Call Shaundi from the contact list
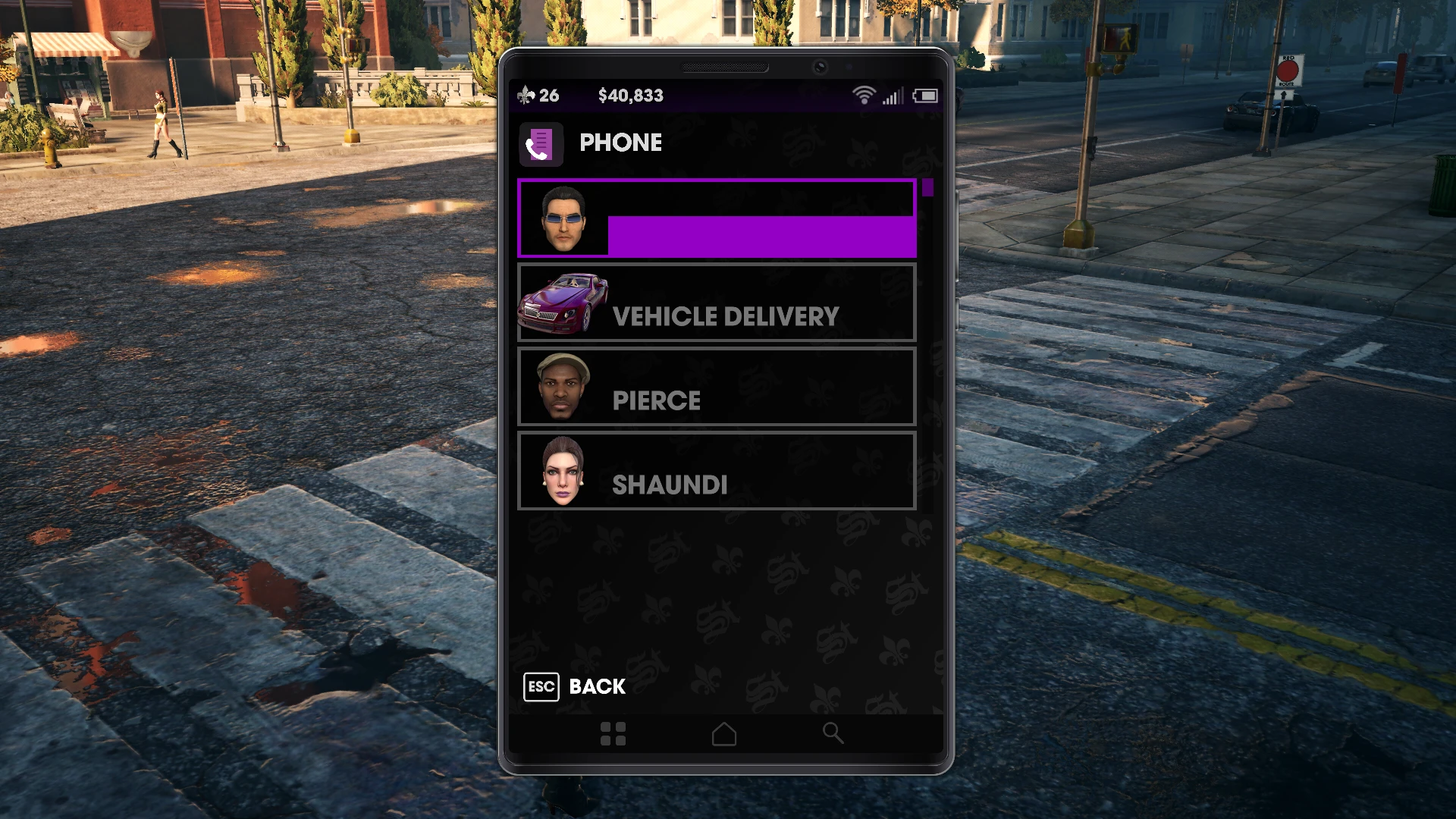Image resolution: width=1456 pixels, height=819 pixels. pyautogui.click(x=716, y=471)
